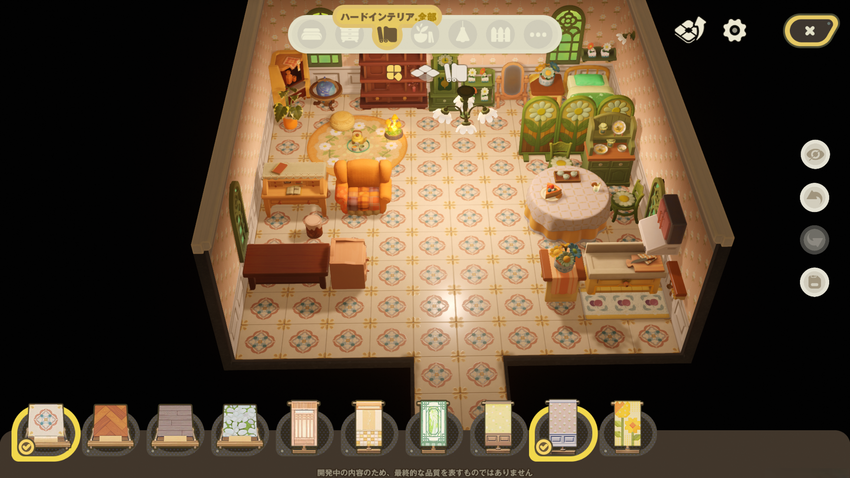Choose the fence category tab

pyautogui.click(x=500, y=35)
